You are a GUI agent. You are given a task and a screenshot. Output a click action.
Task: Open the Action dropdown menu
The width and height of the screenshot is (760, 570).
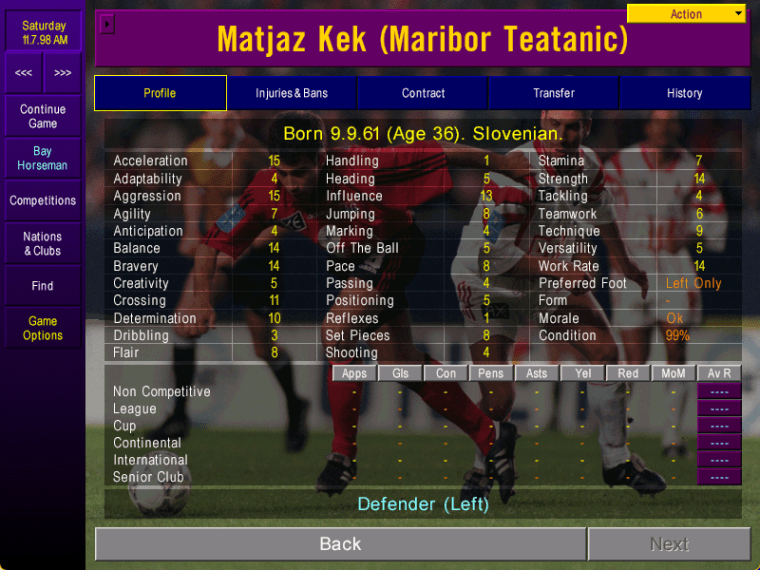pyautogui.click(x=686, y=14)
